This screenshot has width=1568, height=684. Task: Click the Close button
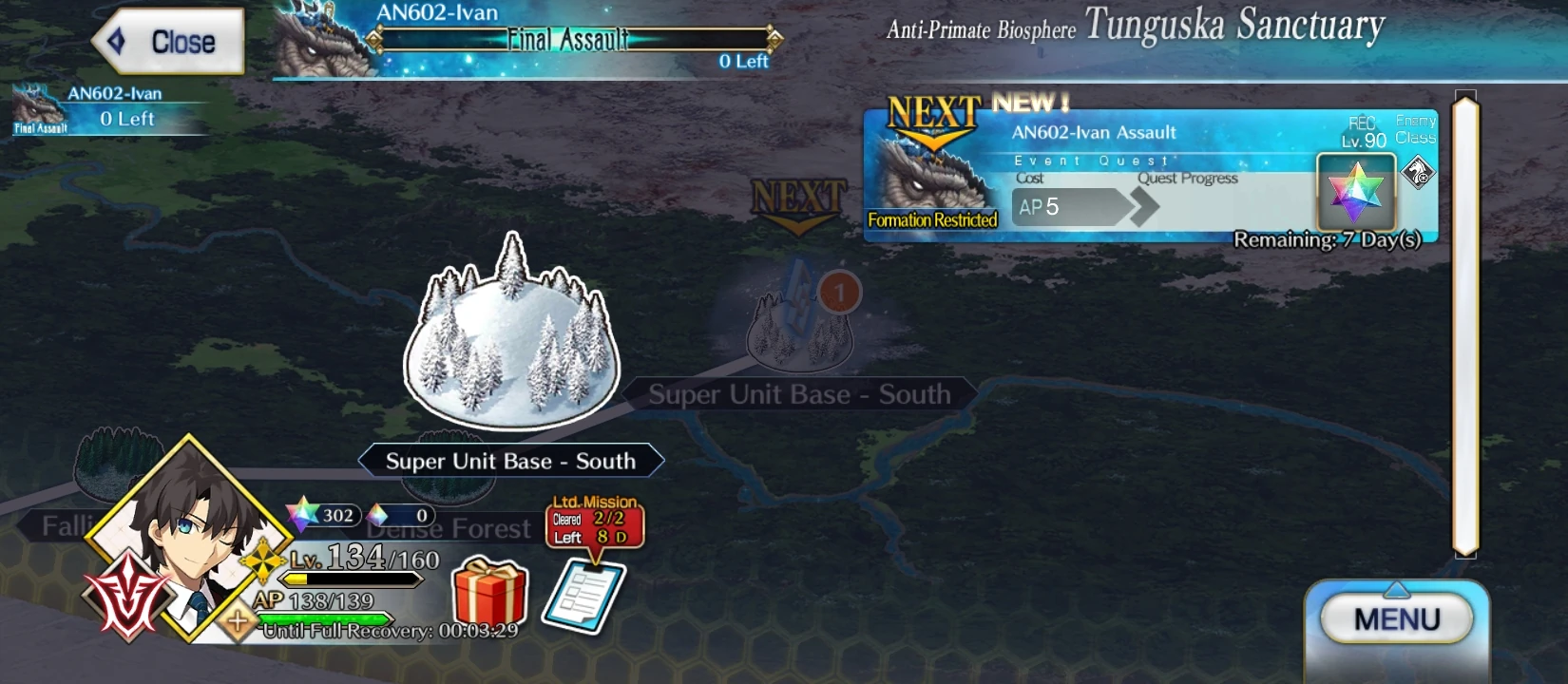[x=169, y=40]
